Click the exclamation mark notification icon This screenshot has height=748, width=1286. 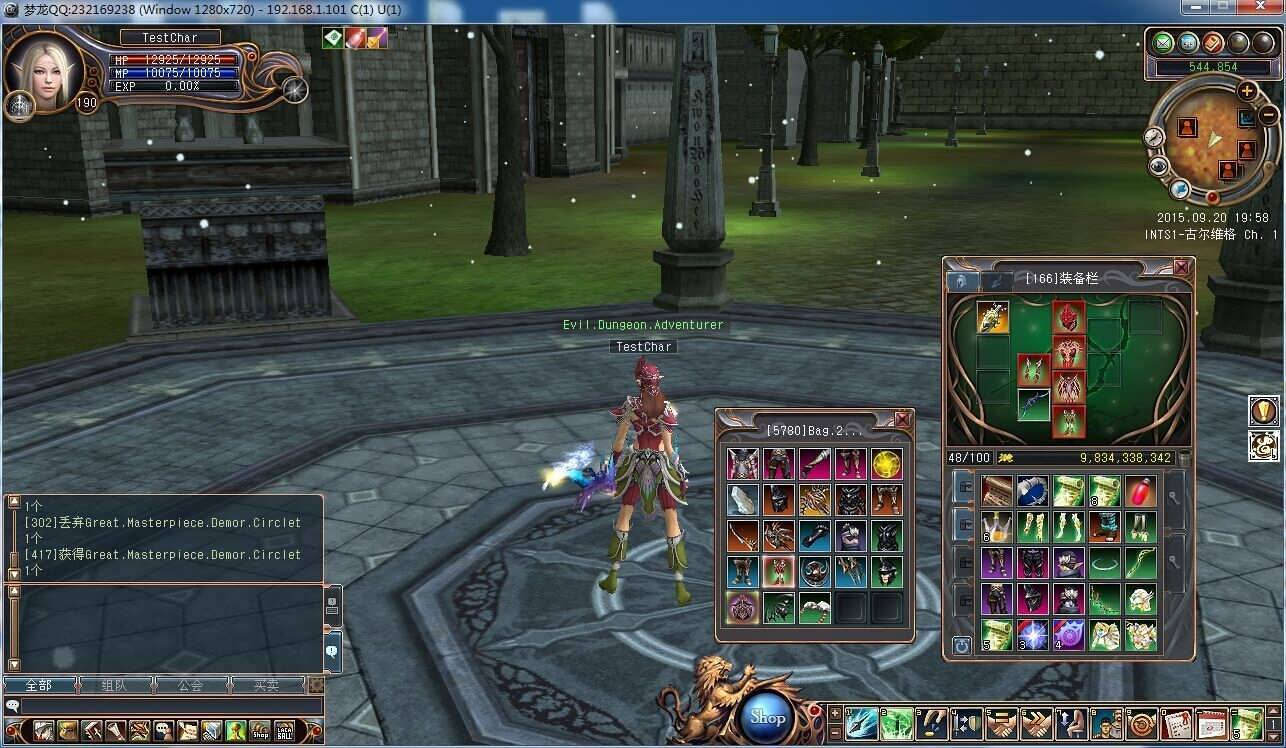(1264, 411)
